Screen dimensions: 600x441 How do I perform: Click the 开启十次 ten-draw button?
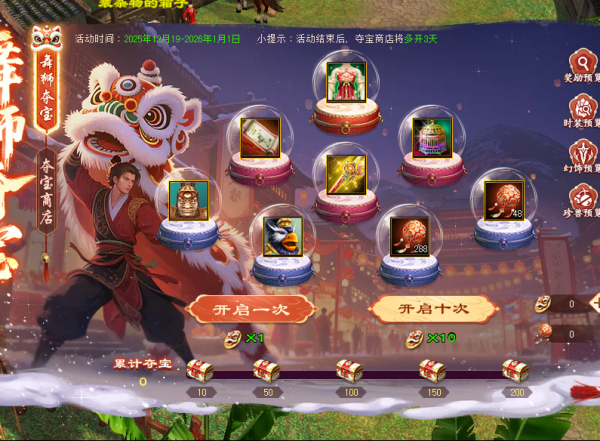point(433,309)
